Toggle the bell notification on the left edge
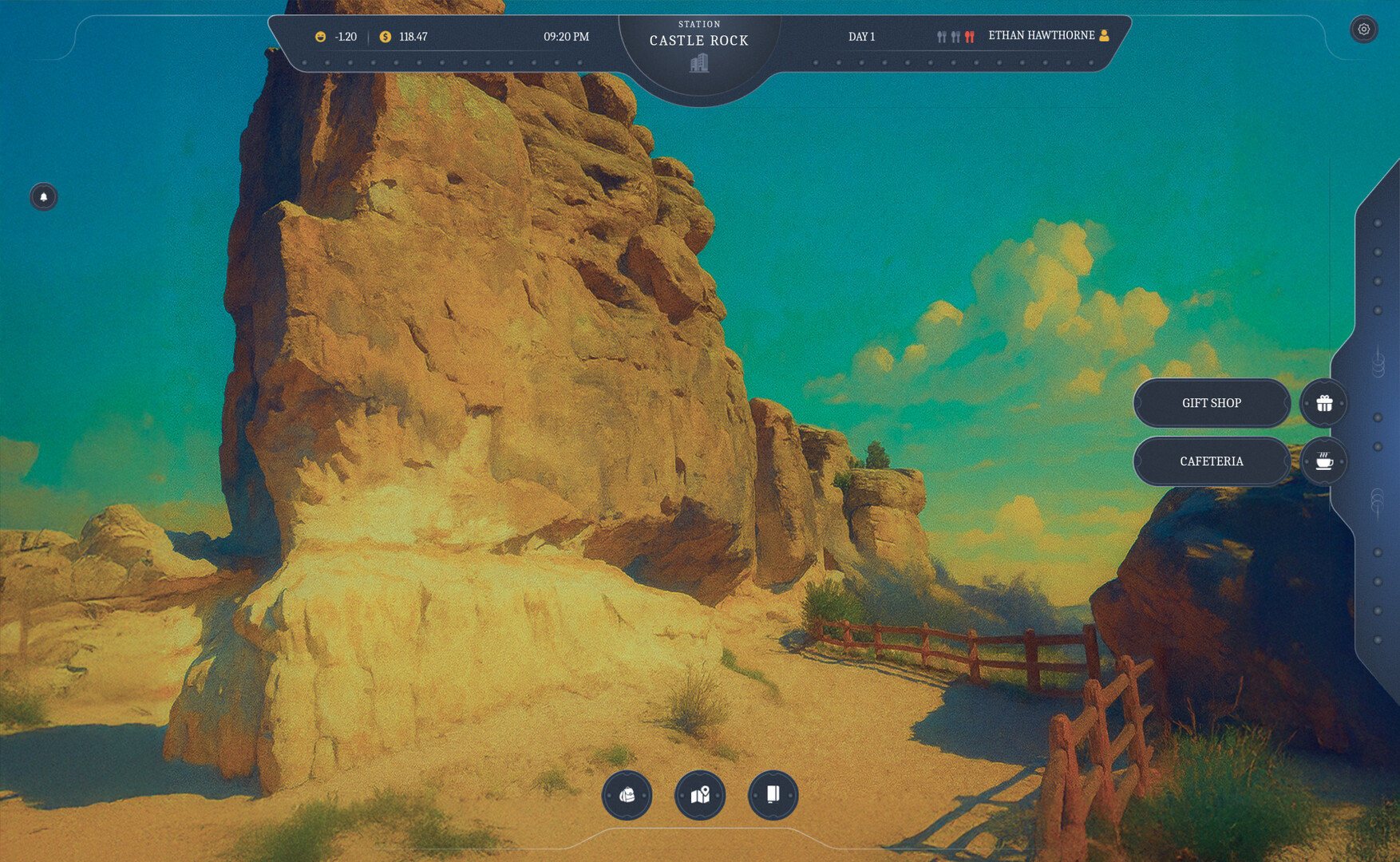Screen dimensions: 1400x862 (x=44, y=197)
